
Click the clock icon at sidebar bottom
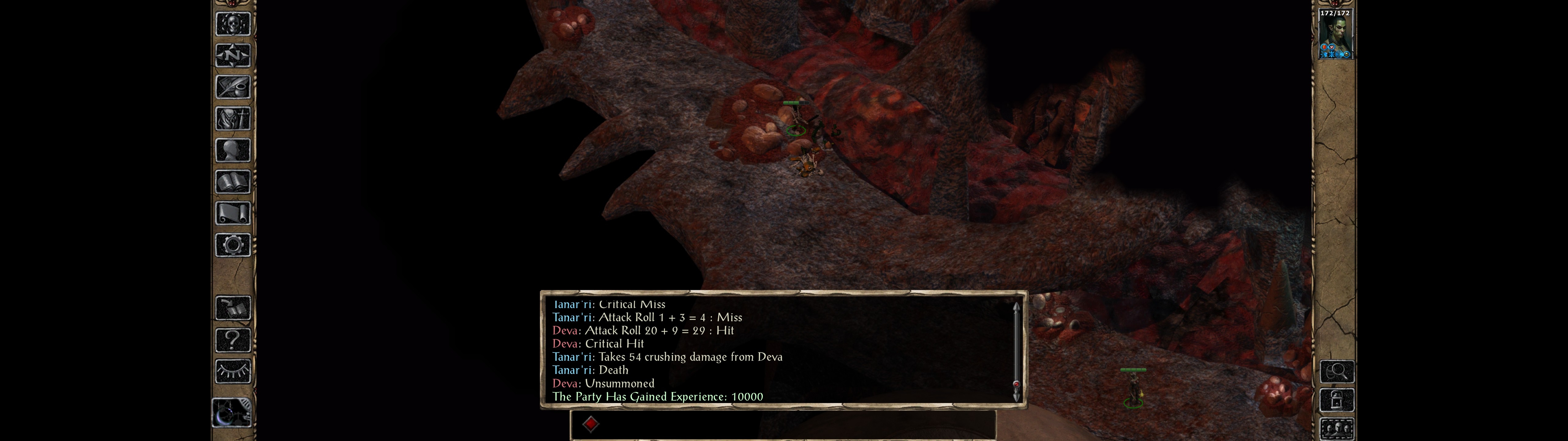click(x=232, y=413)
